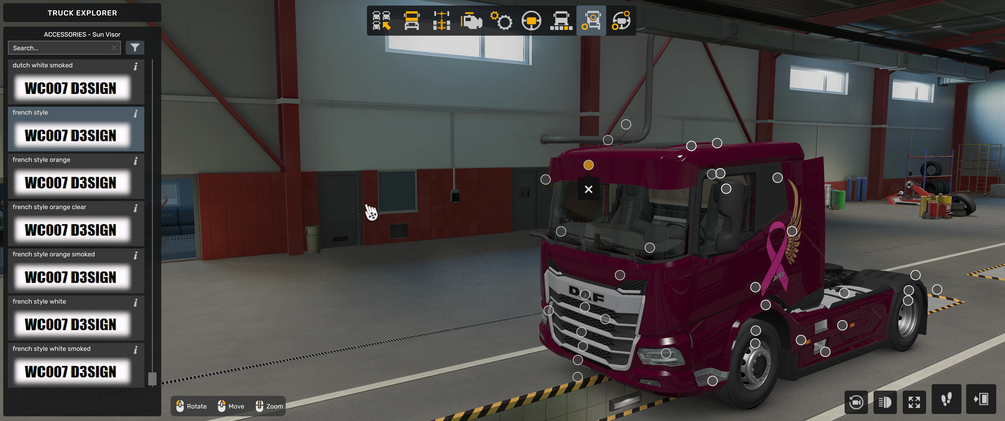The height and width of the screenshot is (421, 1005).
Task: Open the accessory filter funnel button
Action: 135,48
